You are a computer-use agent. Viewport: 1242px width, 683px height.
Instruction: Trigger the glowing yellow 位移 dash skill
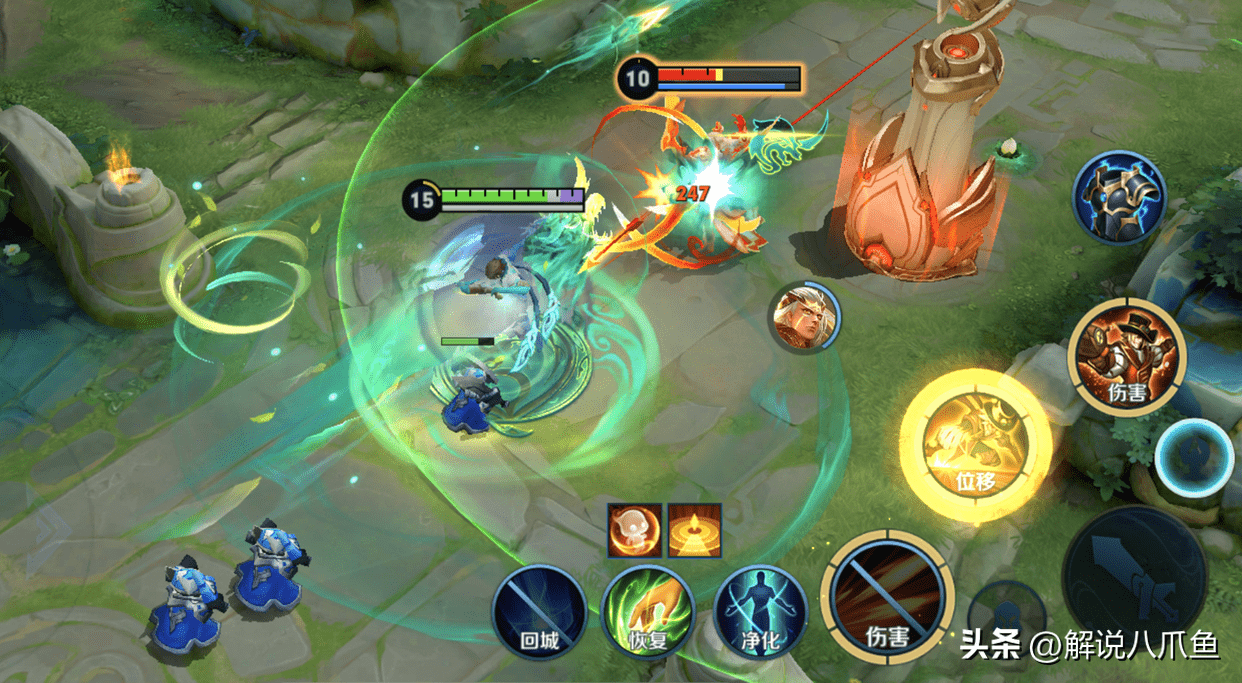point(974,444)
